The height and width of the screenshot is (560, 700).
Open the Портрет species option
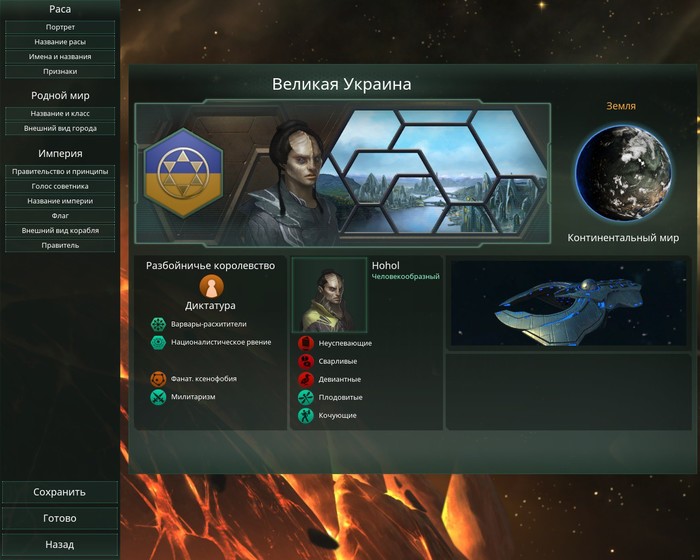(60, 27)
